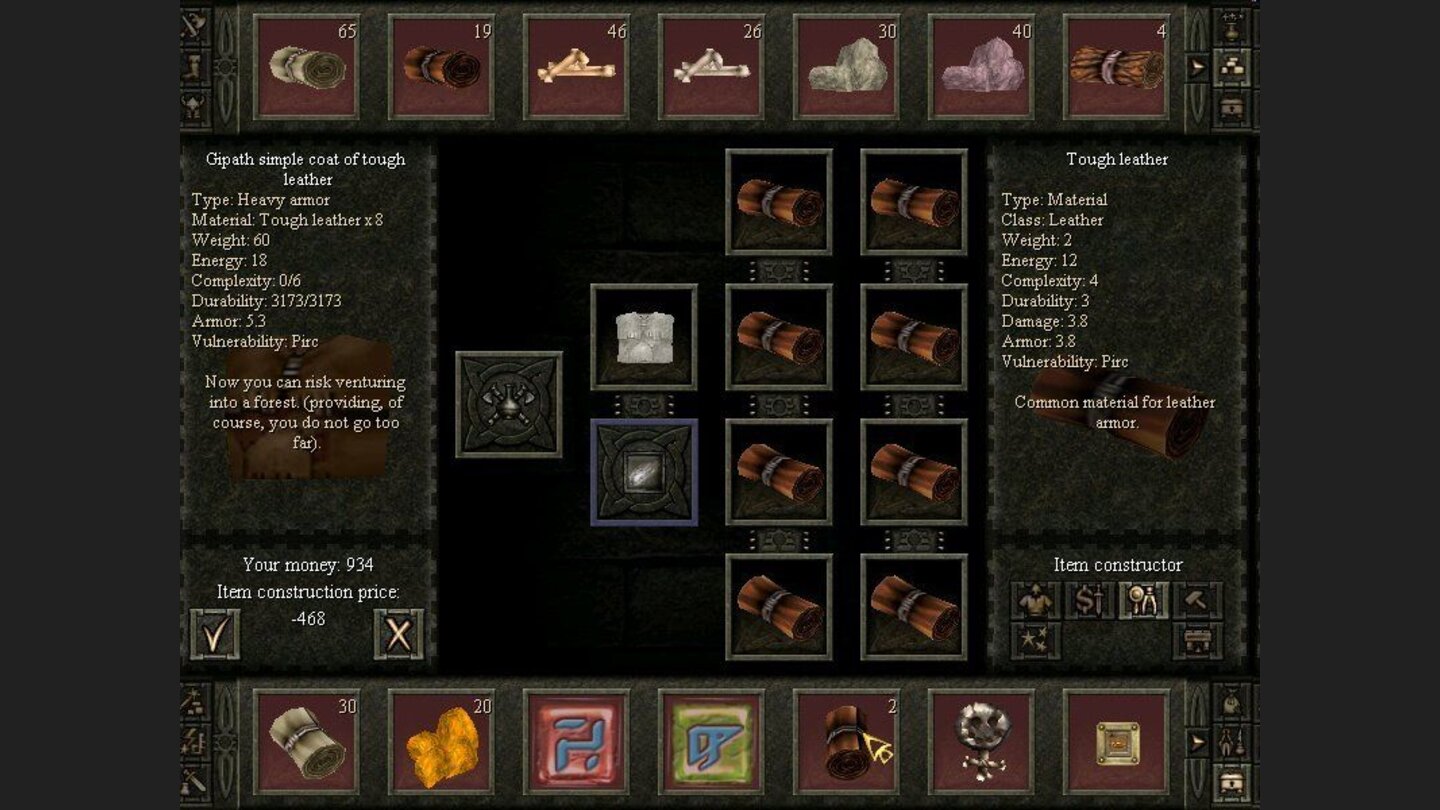Open the locked chest icon below Item constructor
Image resolution: width=1440 pixels, height=810 pixels.
coord(1196,638)
